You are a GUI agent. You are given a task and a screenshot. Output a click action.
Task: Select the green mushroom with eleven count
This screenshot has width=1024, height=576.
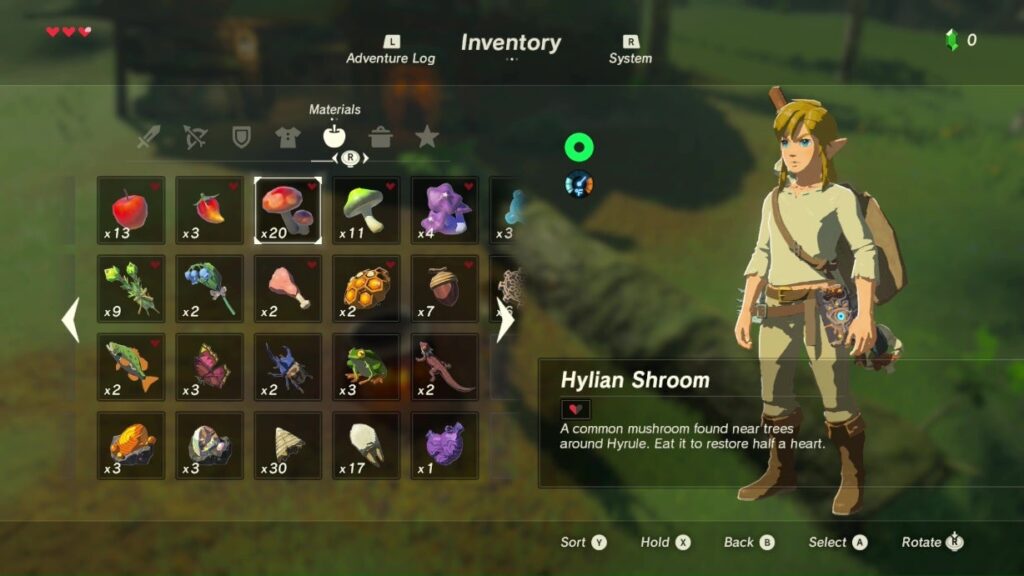tap(366, 210)
